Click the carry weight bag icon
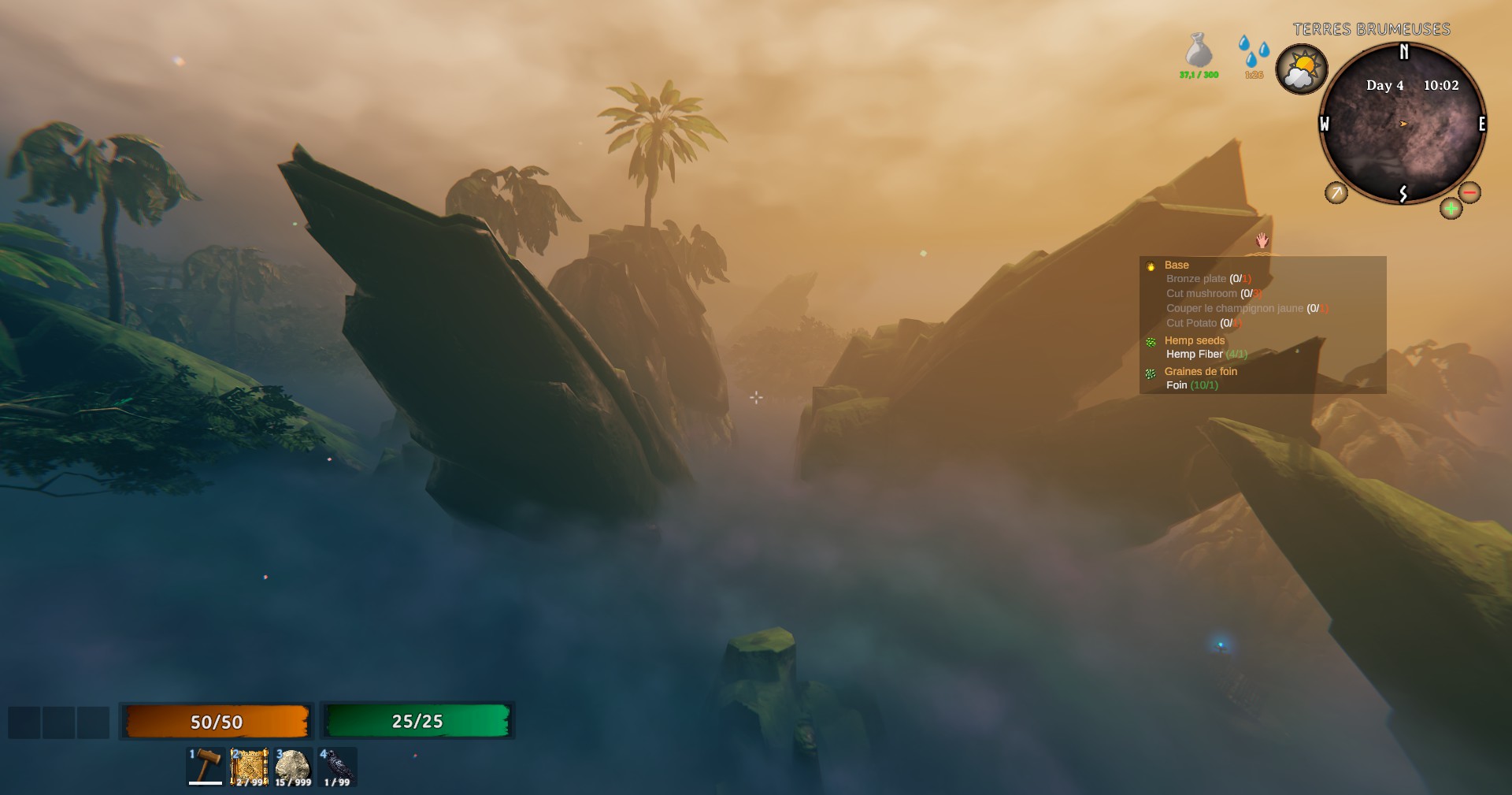The image size is (1512, 795). tap(1199, 51)
